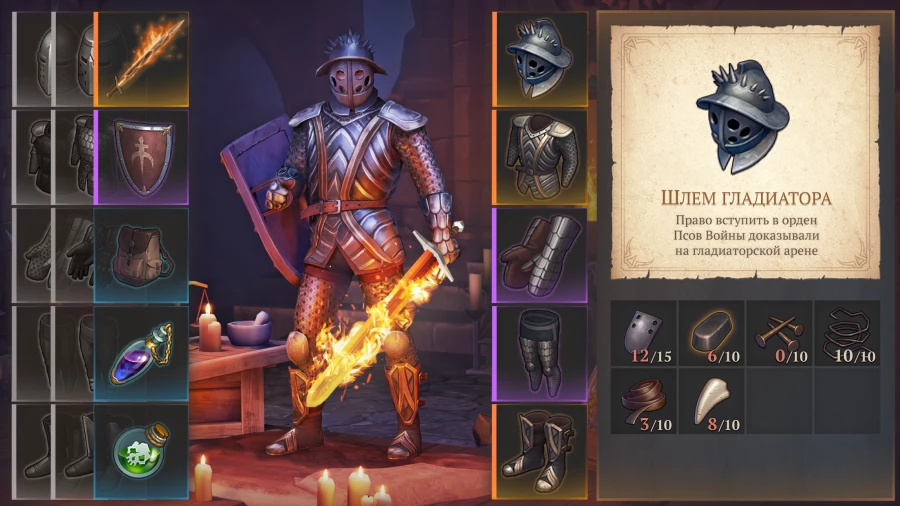Pick the leather strap material 3/10
Screen dimensions: 900x506
644,400
